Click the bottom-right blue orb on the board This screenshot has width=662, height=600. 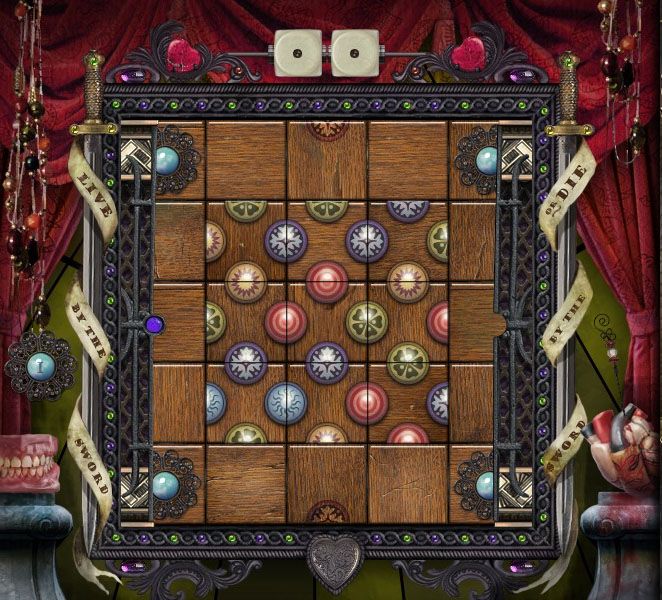click(x=487, y=486)
